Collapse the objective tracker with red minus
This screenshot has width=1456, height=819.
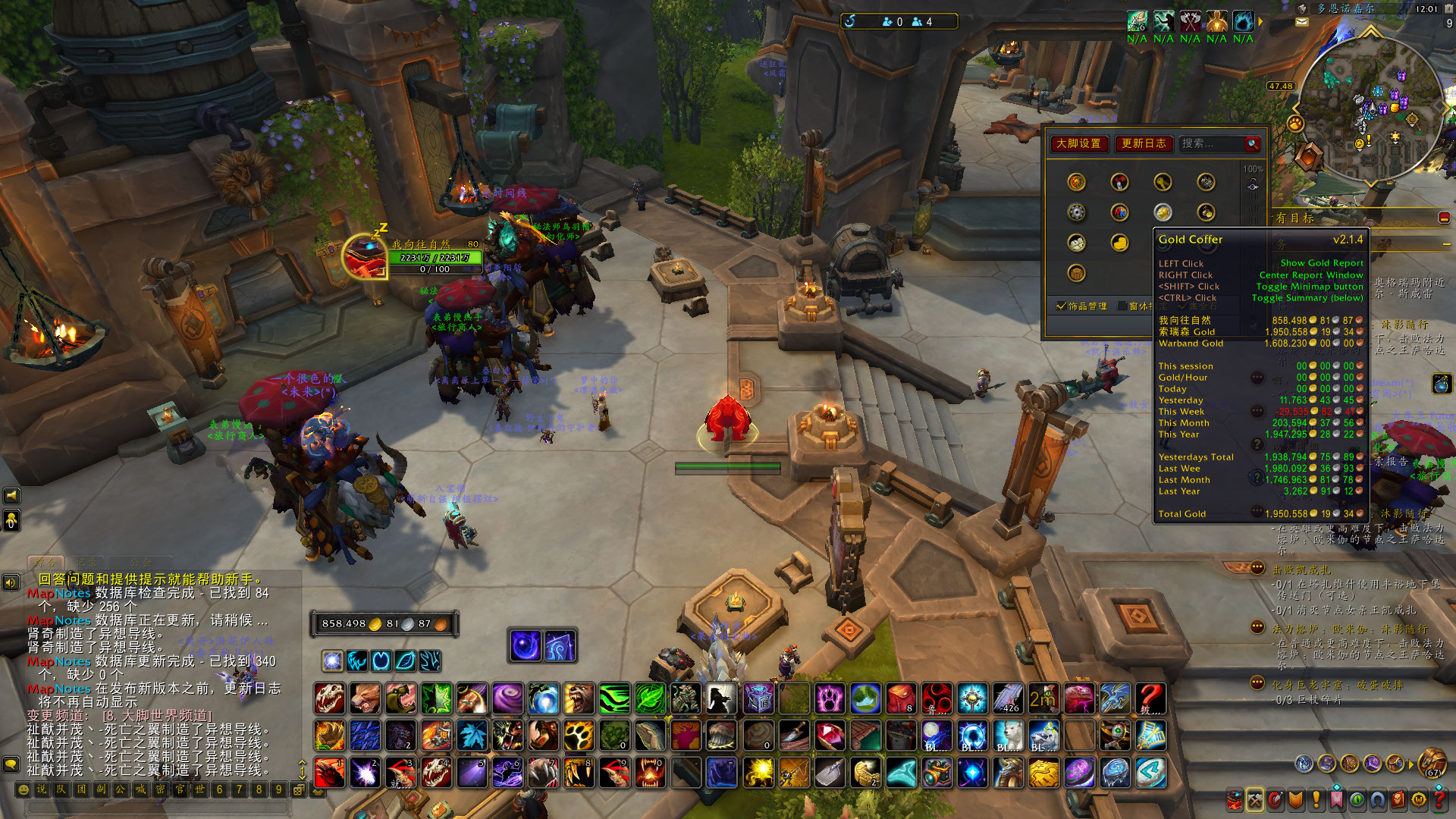(1444, 218)
